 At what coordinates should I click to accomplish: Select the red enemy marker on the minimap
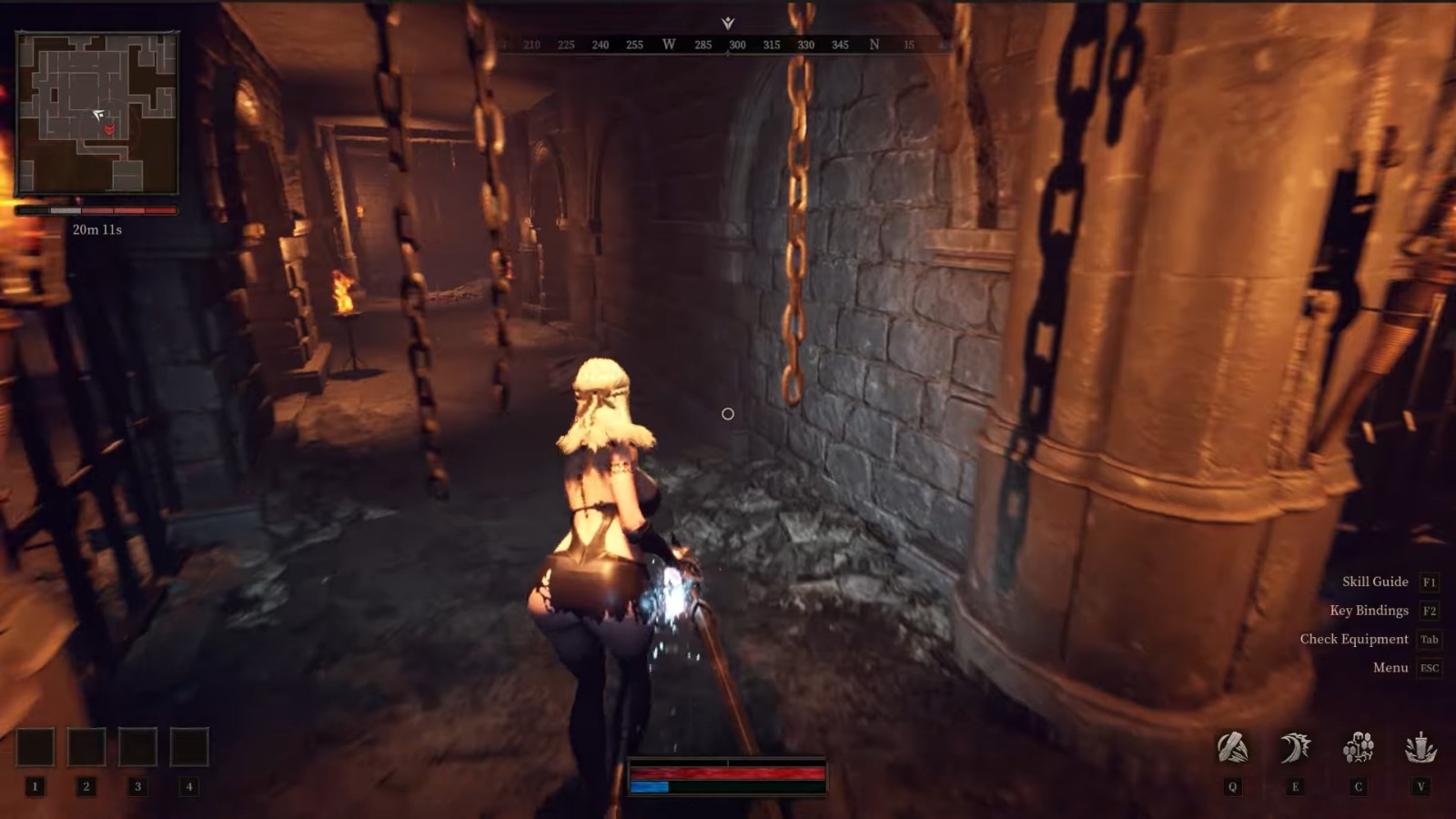click(x=108, y=131)
